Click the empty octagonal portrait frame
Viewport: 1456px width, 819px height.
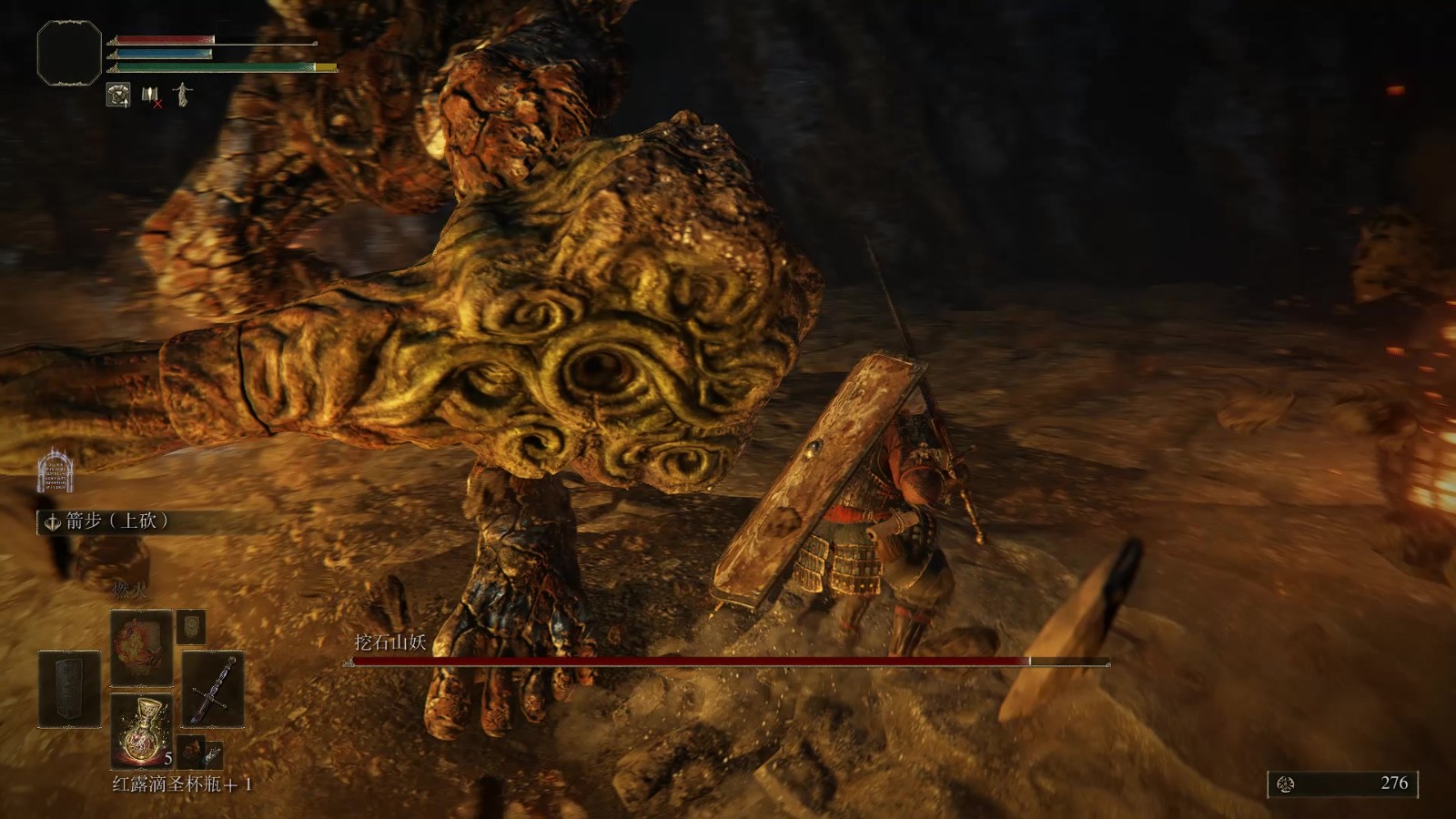tap(69, 53)
